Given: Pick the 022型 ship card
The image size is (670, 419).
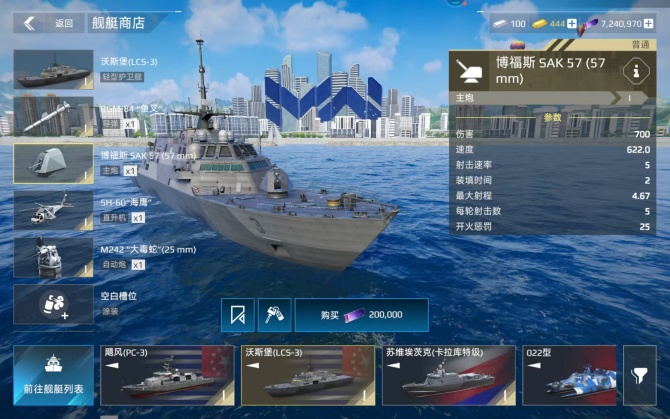Looking at the screenshot, I should (x=568, y=375).
